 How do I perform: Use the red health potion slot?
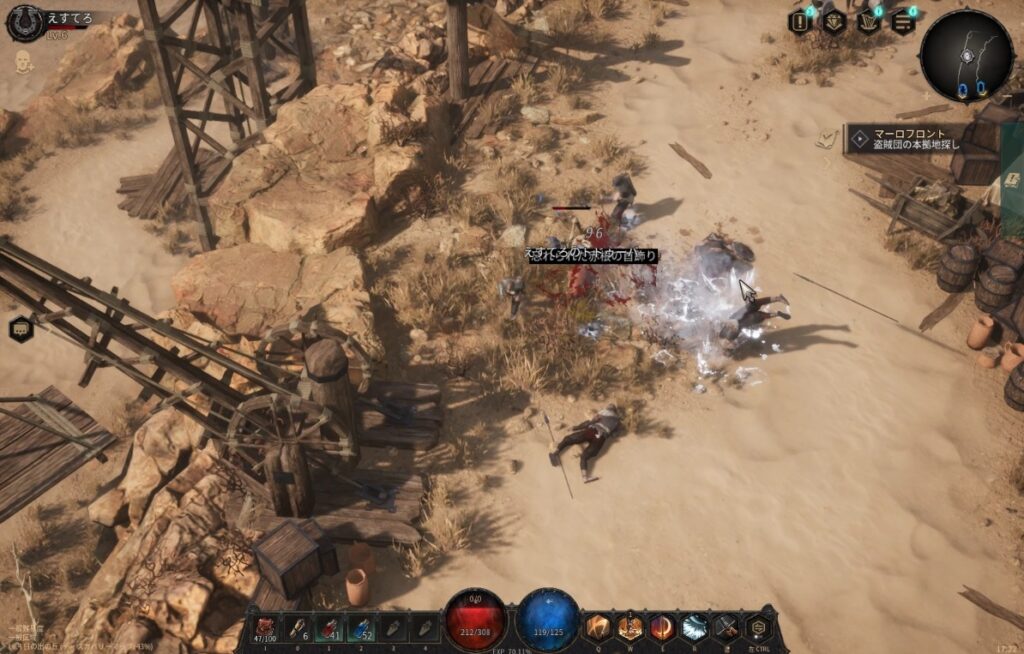(x=330, y=628)
